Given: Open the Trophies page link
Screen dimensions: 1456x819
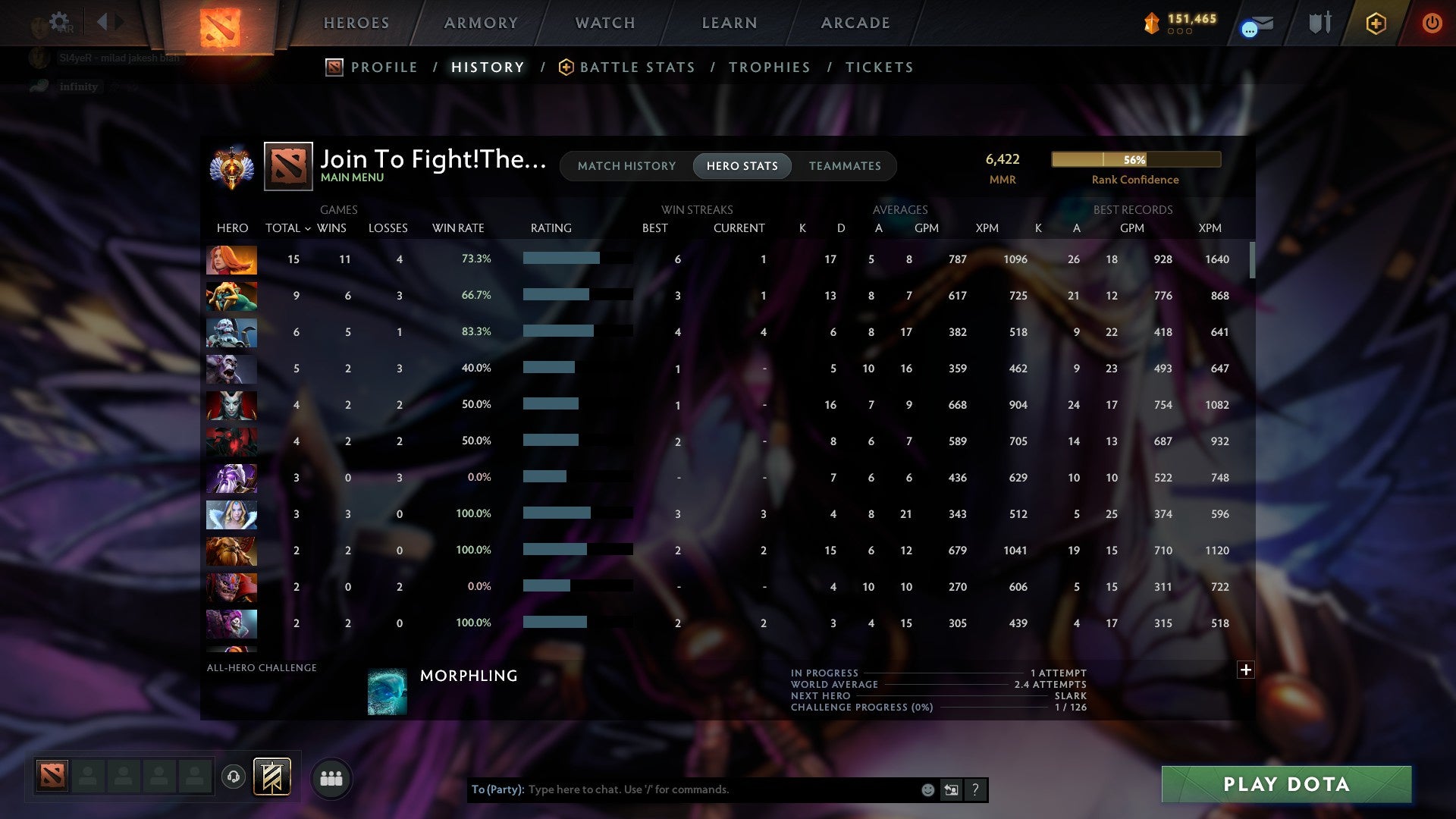Looking at the screenshot, I should click(x=769, y=67).
